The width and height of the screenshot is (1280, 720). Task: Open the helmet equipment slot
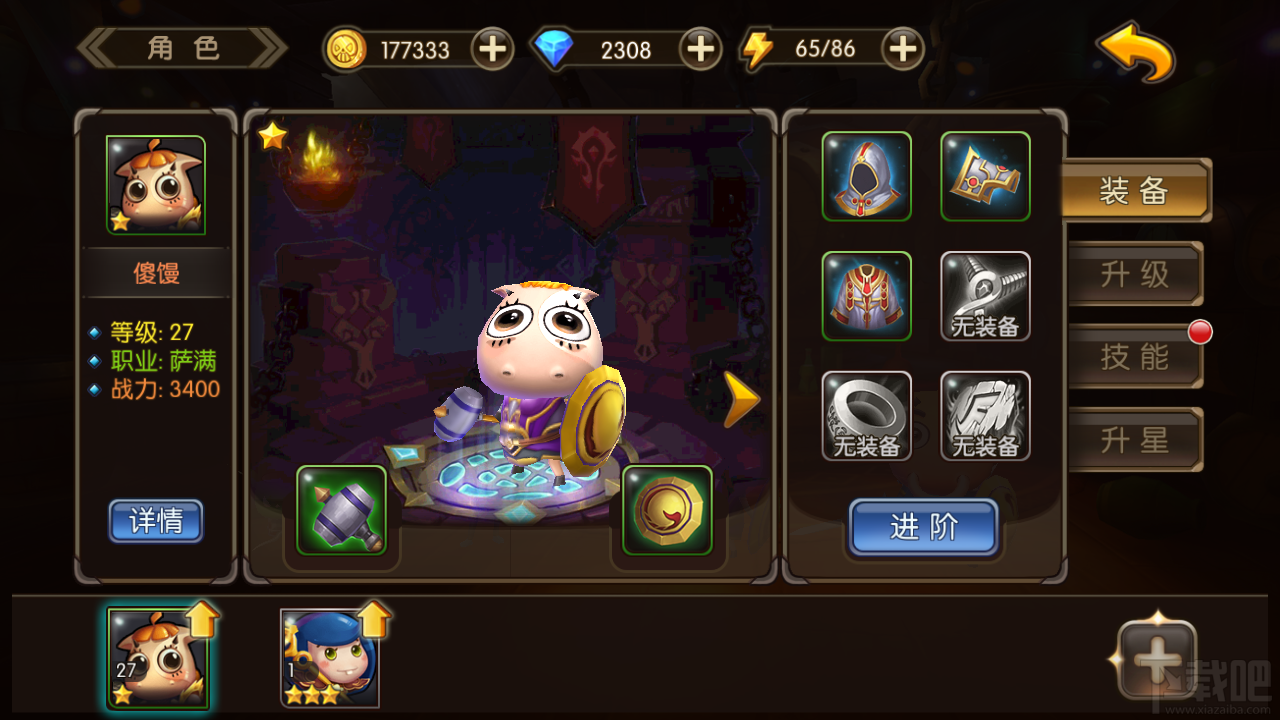click(x=866, y=177)
